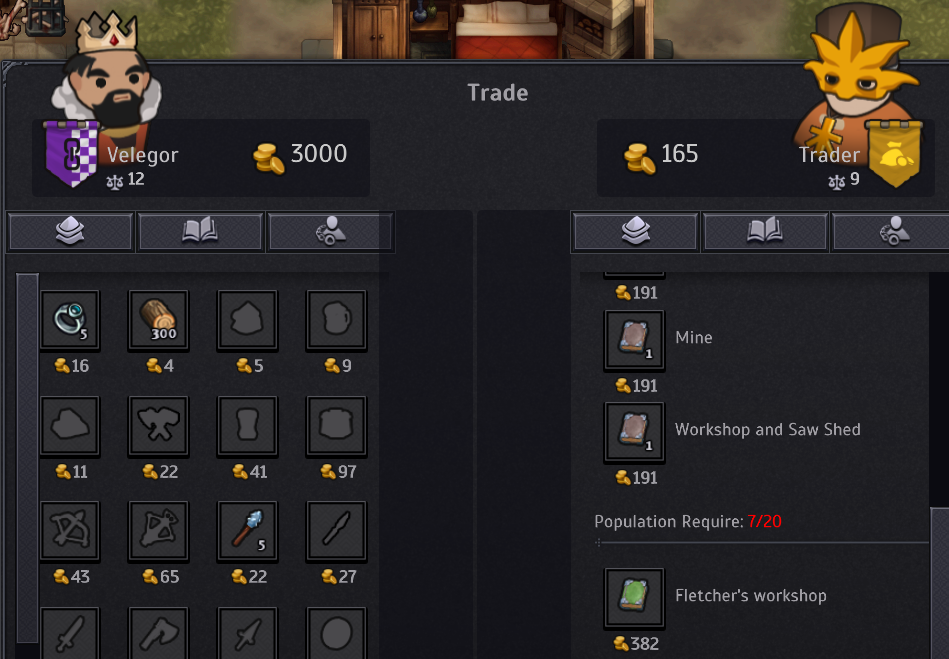949x659 pixels.
Task: Select the Workshop and Saw Shed blueprint
Action: (x=634, y=431)
